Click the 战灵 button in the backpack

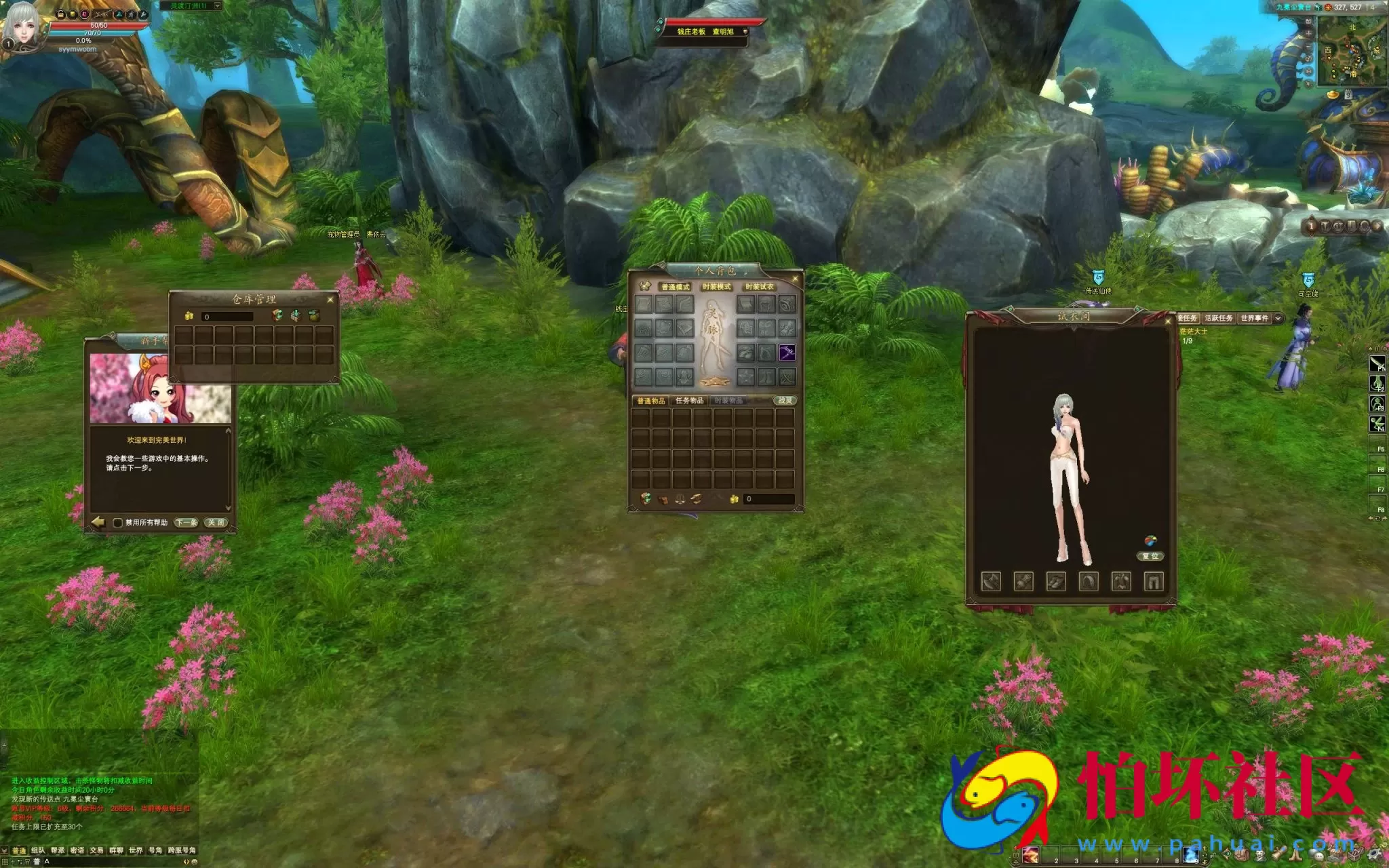785,401
